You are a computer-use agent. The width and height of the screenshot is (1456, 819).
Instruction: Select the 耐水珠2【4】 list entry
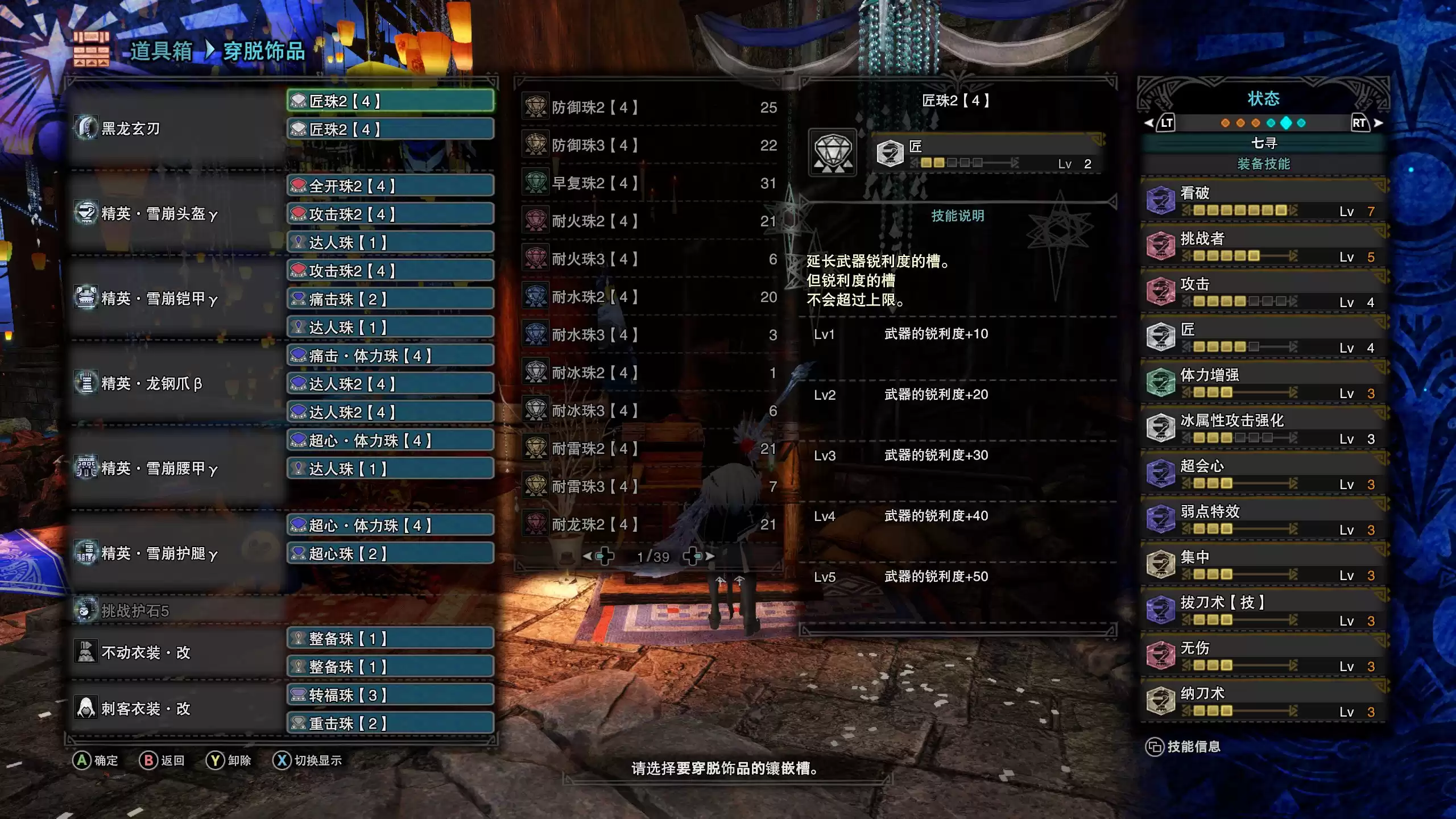tap(648, 297)
